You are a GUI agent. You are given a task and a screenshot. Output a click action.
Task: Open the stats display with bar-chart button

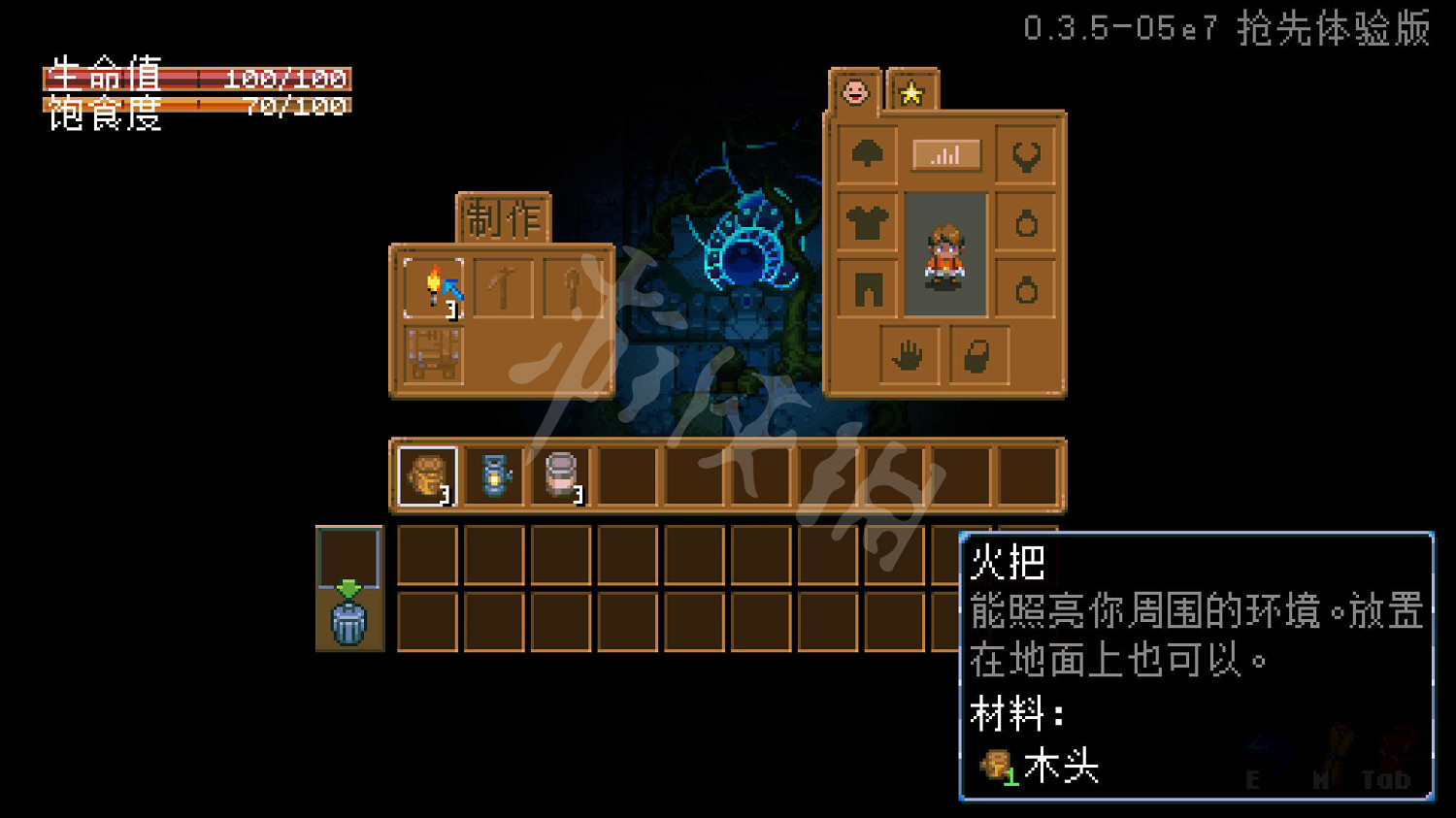click(x=946, y=155)
